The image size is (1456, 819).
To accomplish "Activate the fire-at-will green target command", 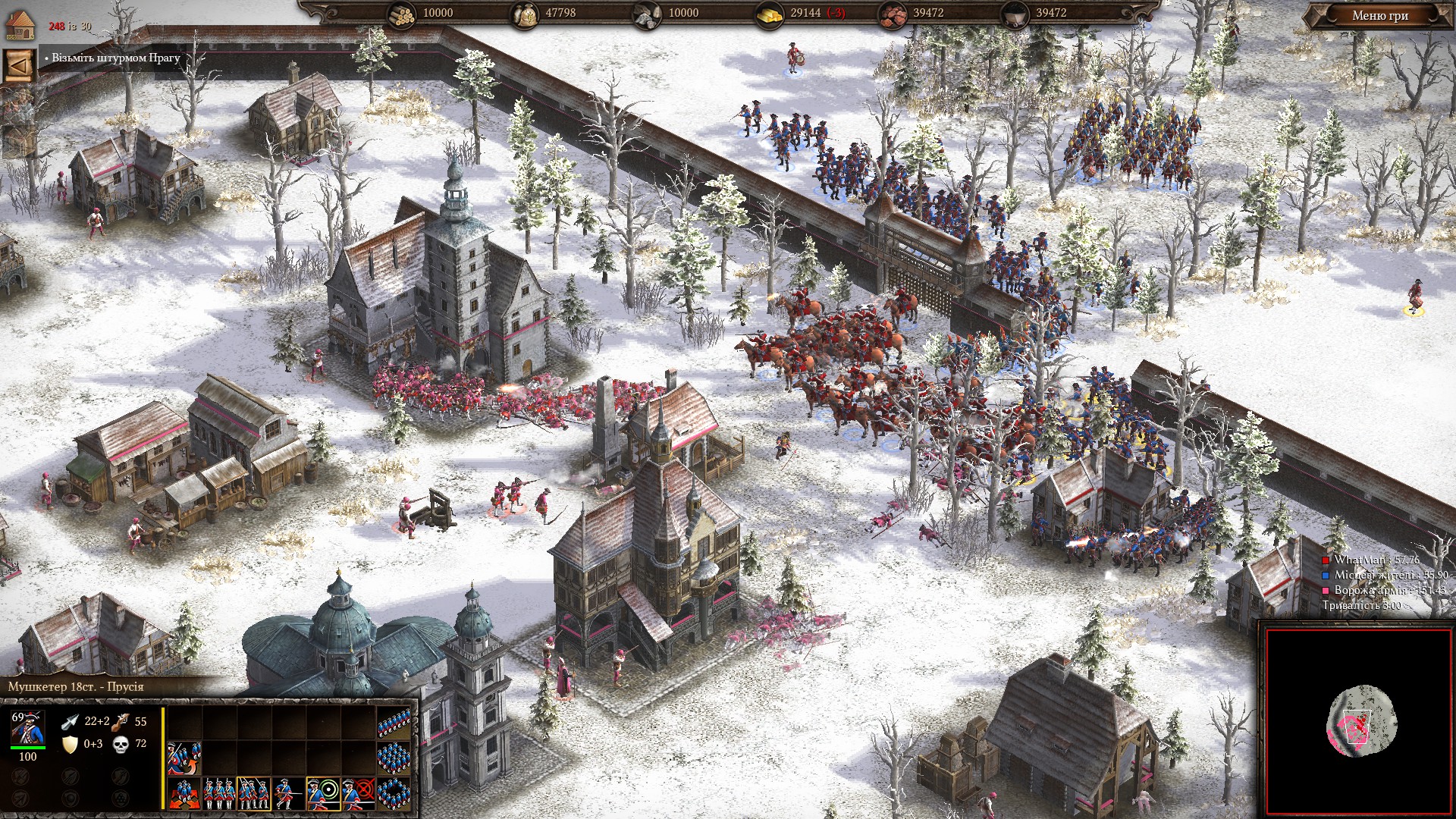I will click(x=324, y=793).
